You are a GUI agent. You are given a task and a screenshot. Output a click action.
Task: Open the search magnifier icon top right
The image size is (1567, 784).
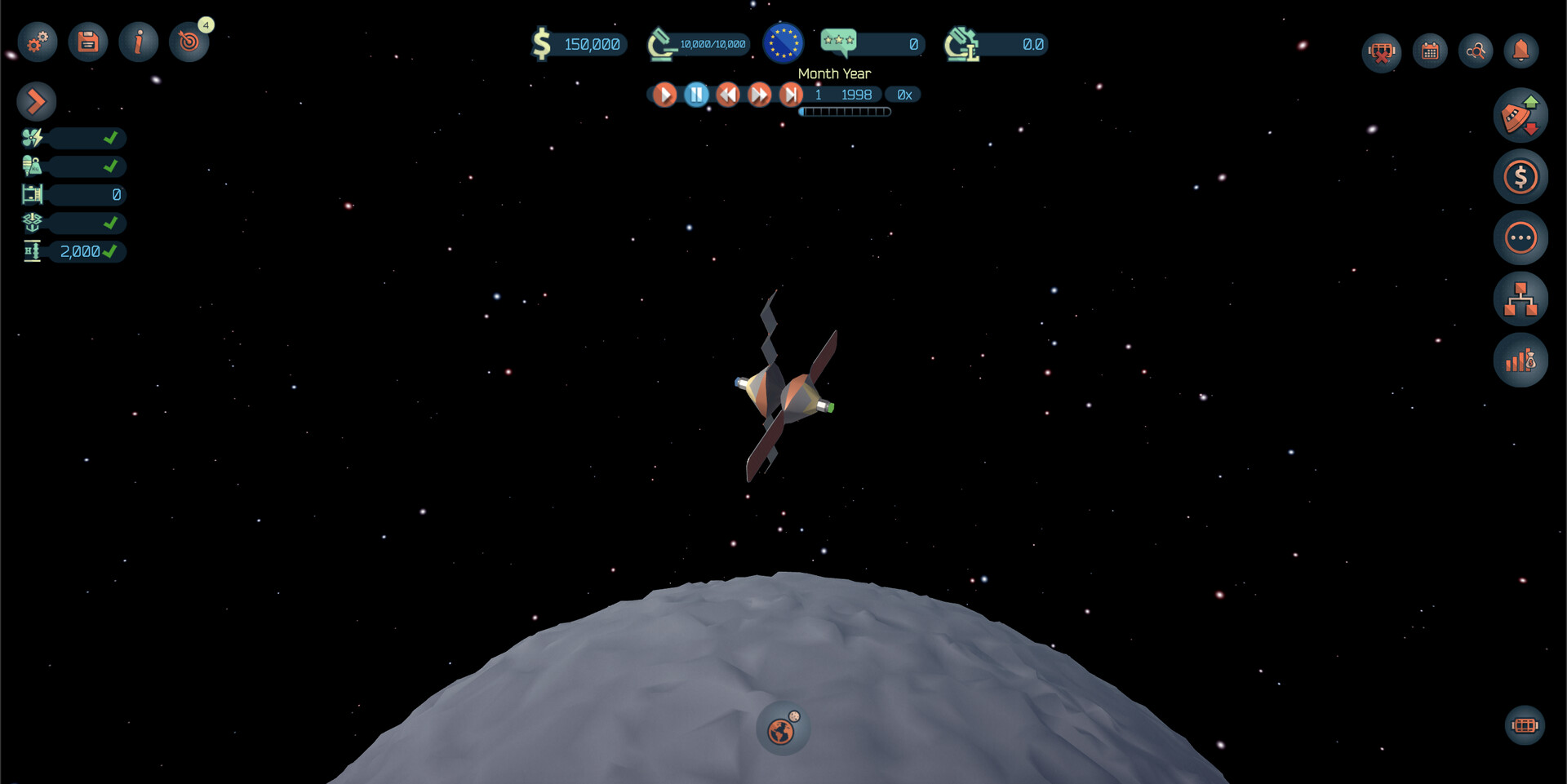1476,50
